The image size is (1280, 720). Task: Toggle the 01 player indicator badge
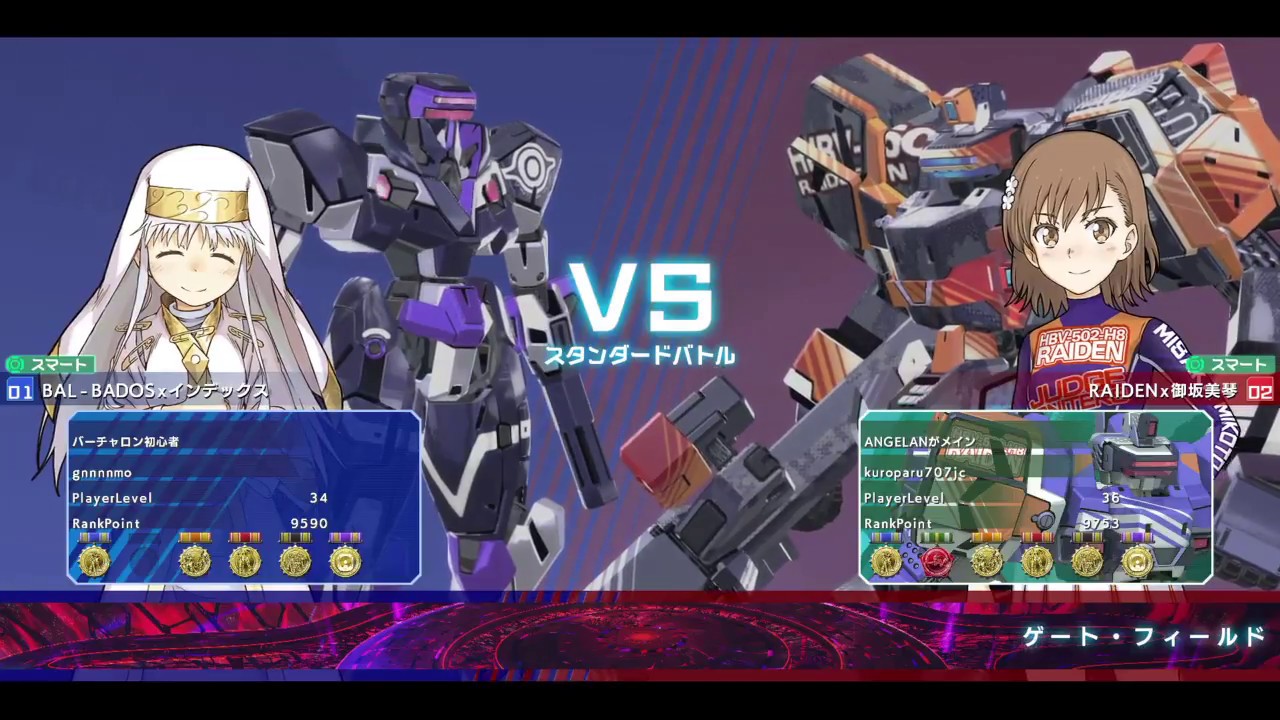click(x=19, y=392)
